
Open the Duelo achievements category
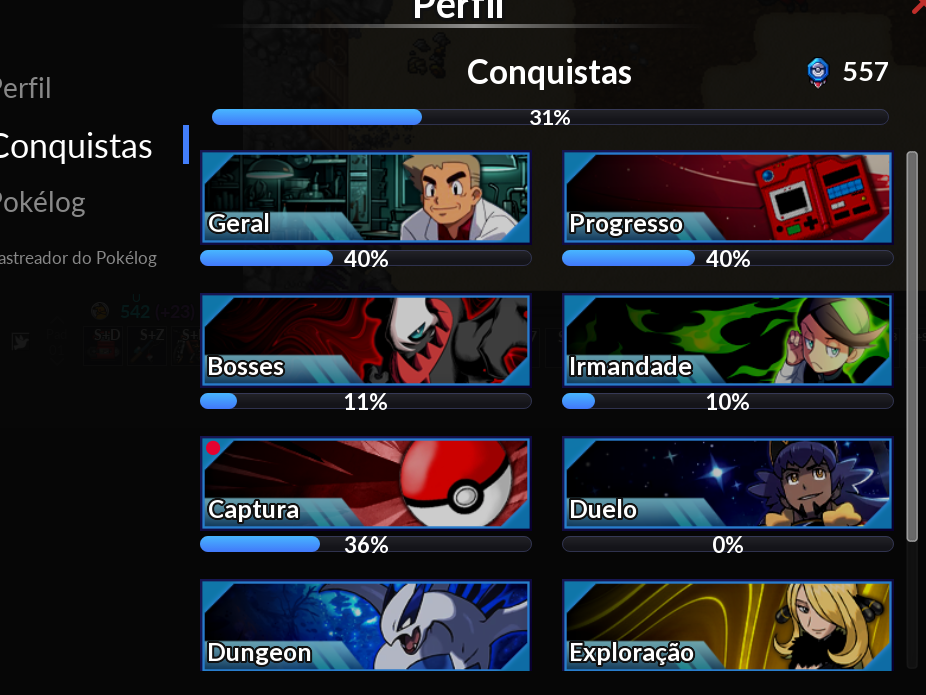(727, 483)
